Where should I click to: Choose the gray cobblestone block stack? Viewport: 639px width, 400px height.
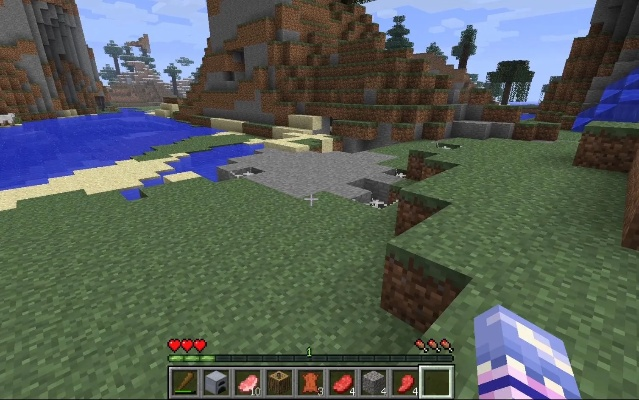372,381
